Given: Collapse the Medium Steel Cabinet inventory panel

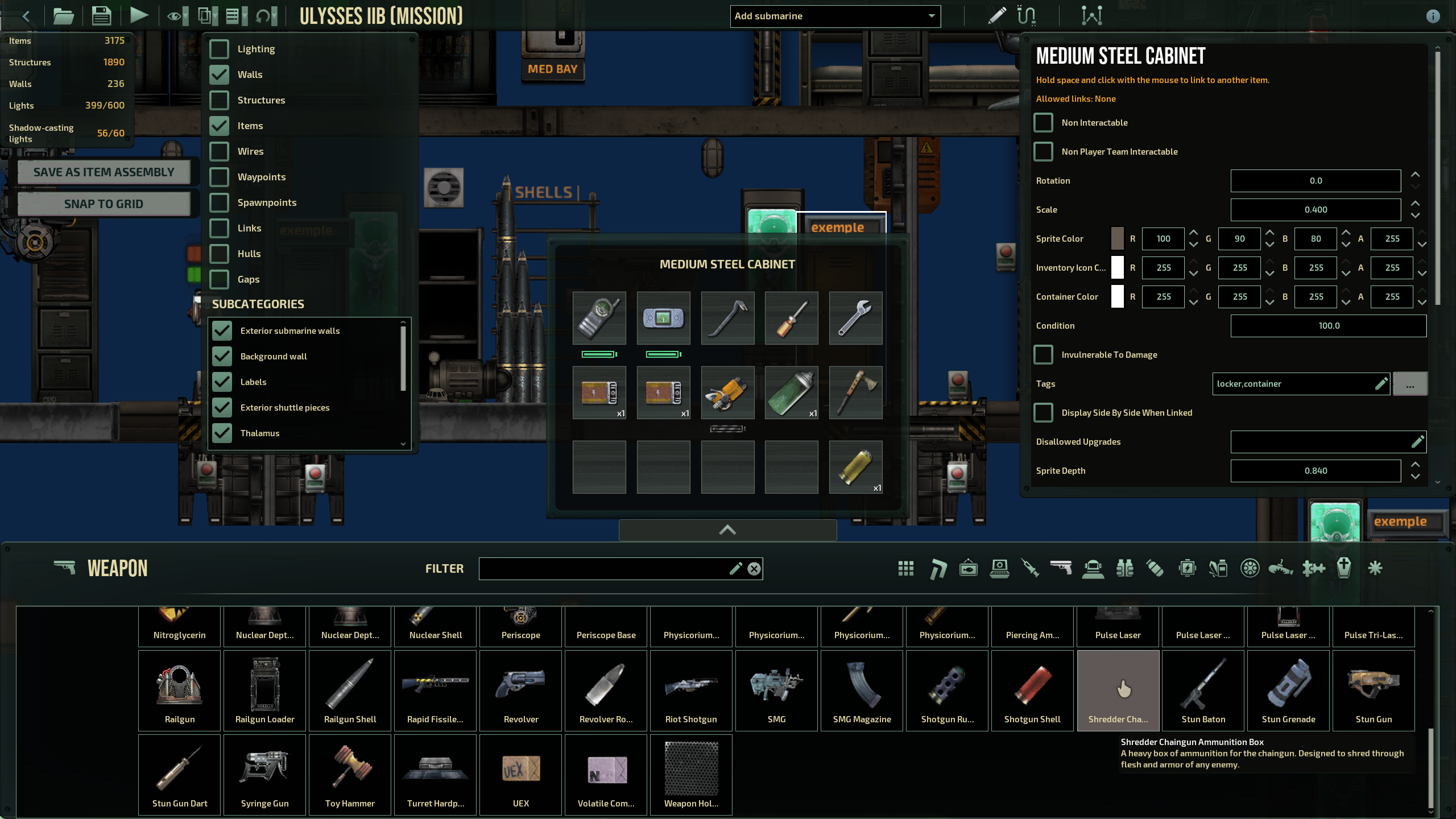Looking at the screenshot, I should point(727,530).
